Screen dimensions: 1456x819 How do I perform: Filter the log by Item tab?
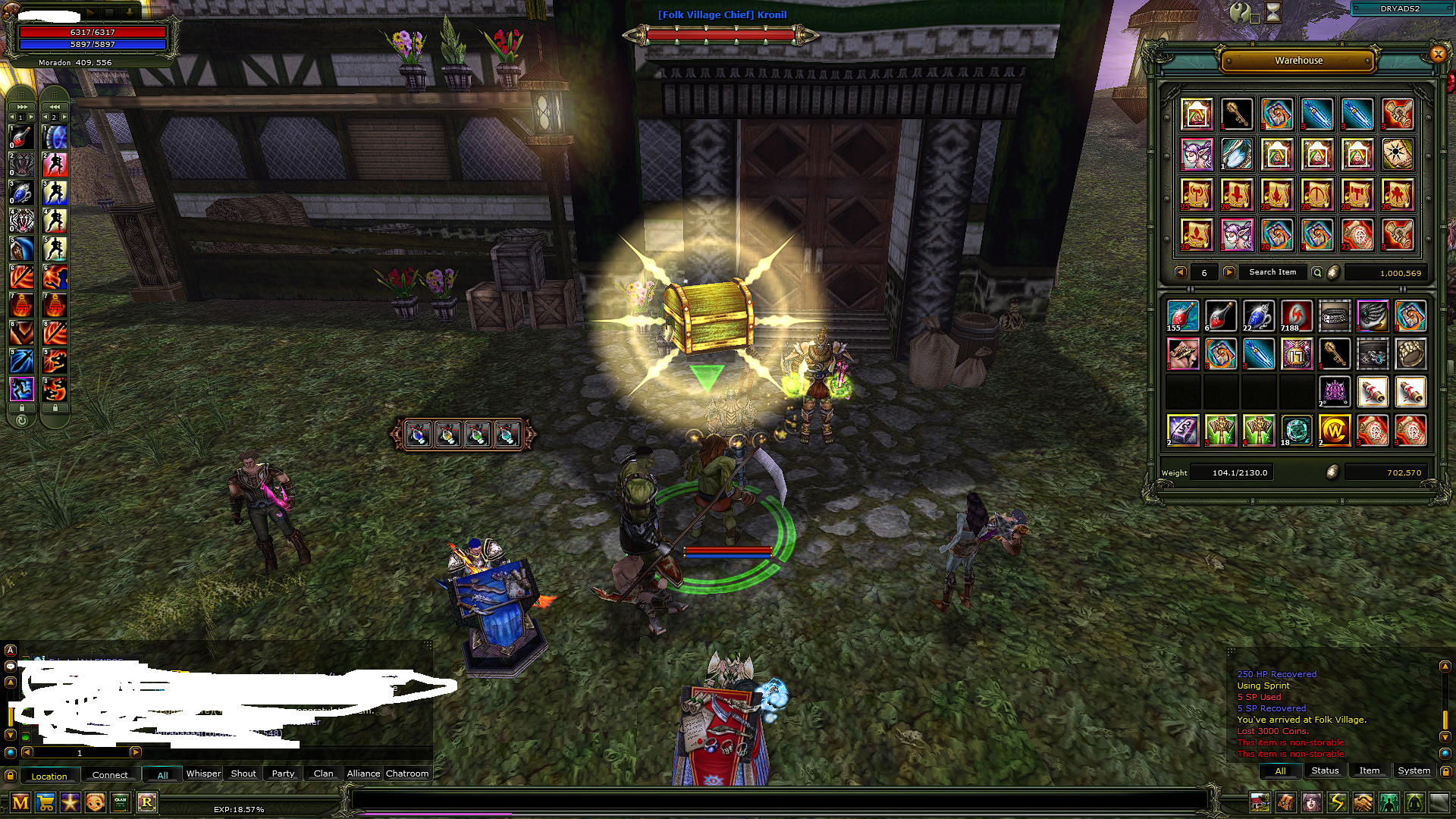pos(1369,770)
